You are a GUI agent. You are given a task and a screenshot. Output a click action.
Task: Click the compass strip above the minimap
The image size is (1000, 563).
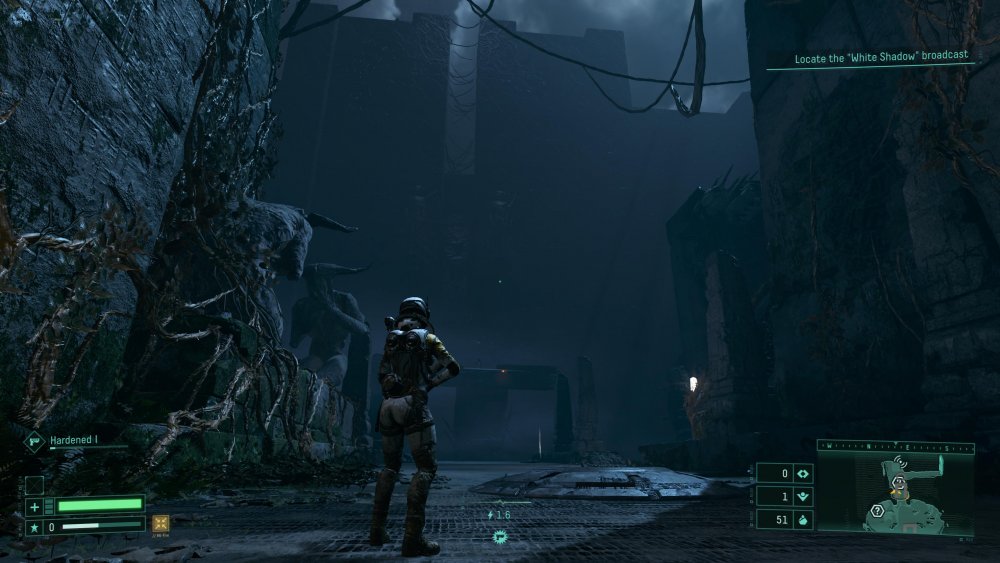895,446
